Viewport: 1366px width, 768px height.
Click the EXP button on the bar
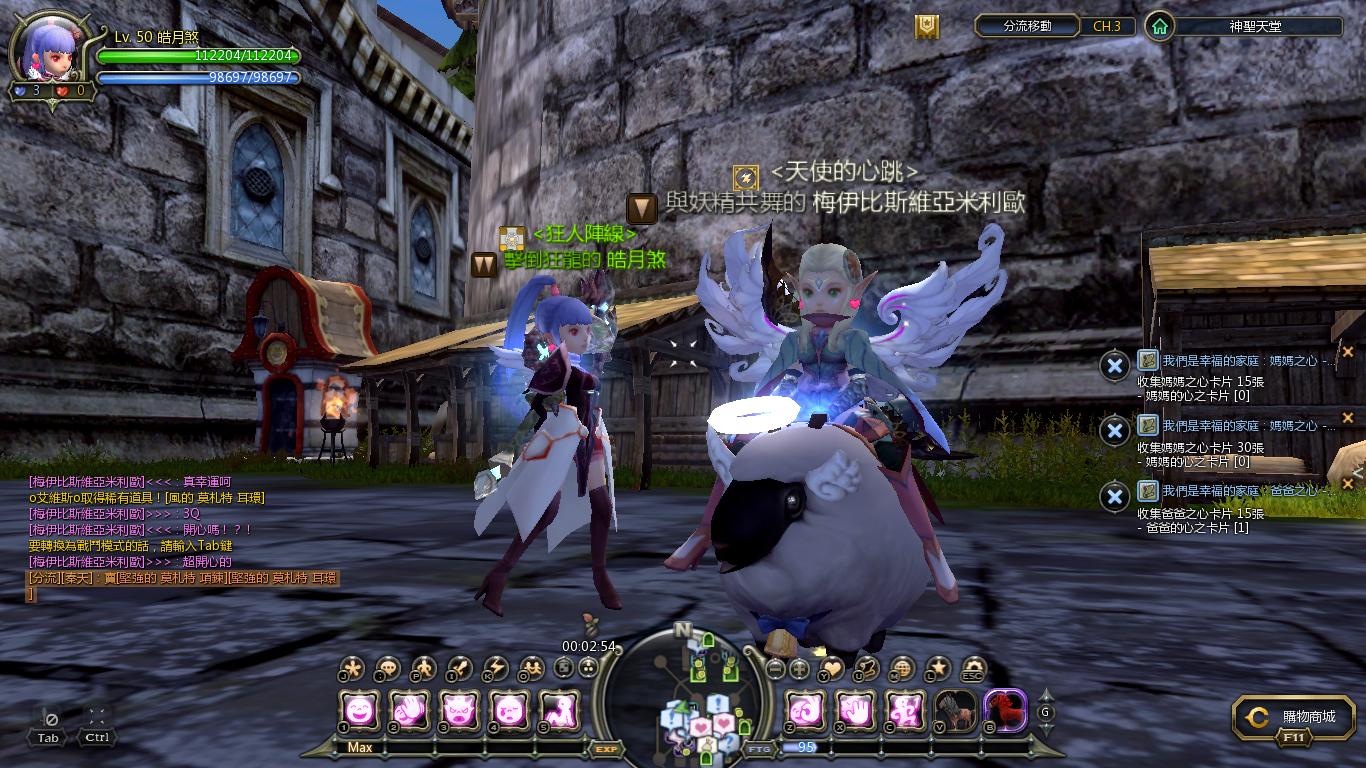[604, 748]
